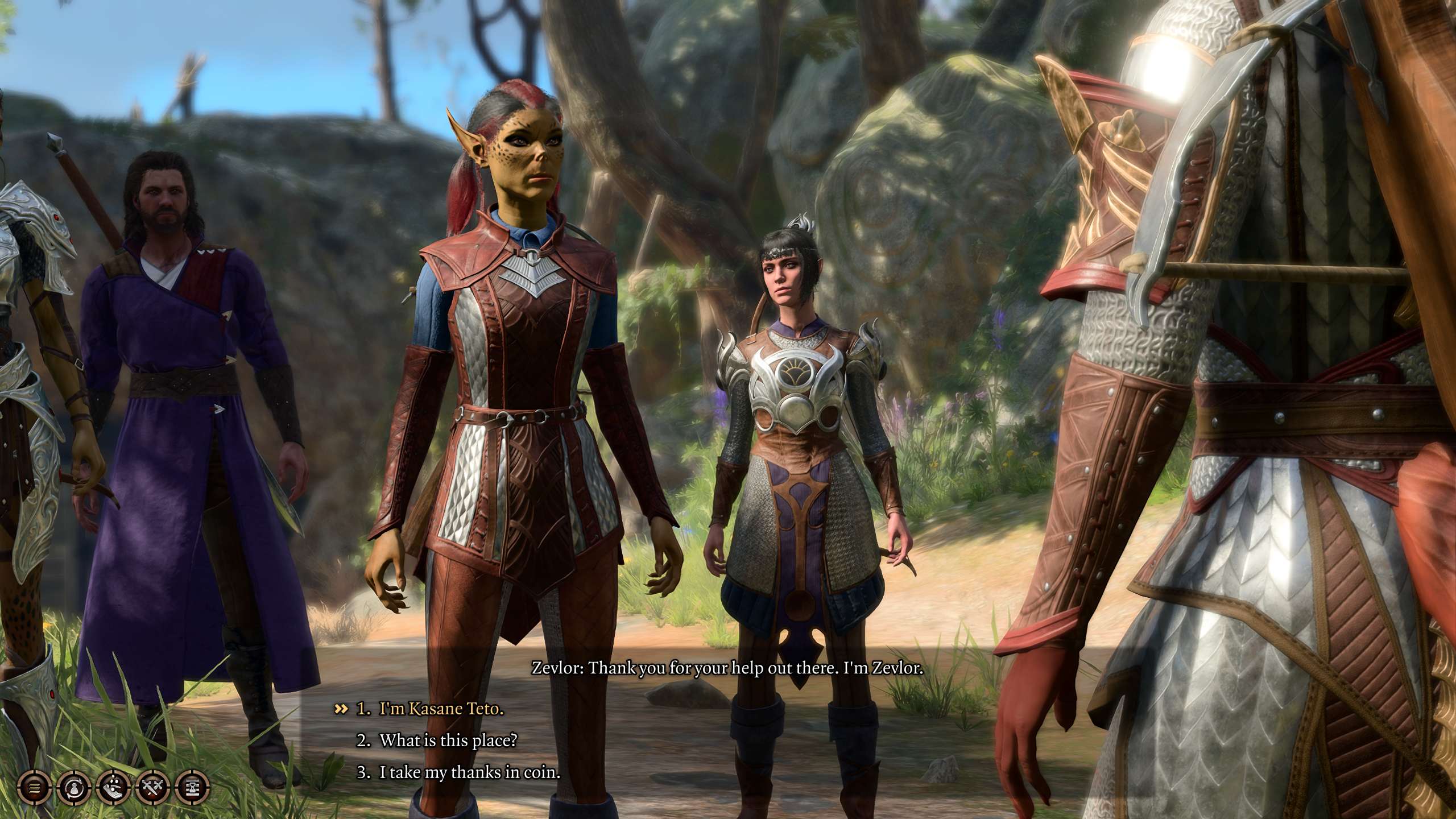Click the swap character icon with circling arrows
The image size is (1456, 819).
click(x=74, y=788)
